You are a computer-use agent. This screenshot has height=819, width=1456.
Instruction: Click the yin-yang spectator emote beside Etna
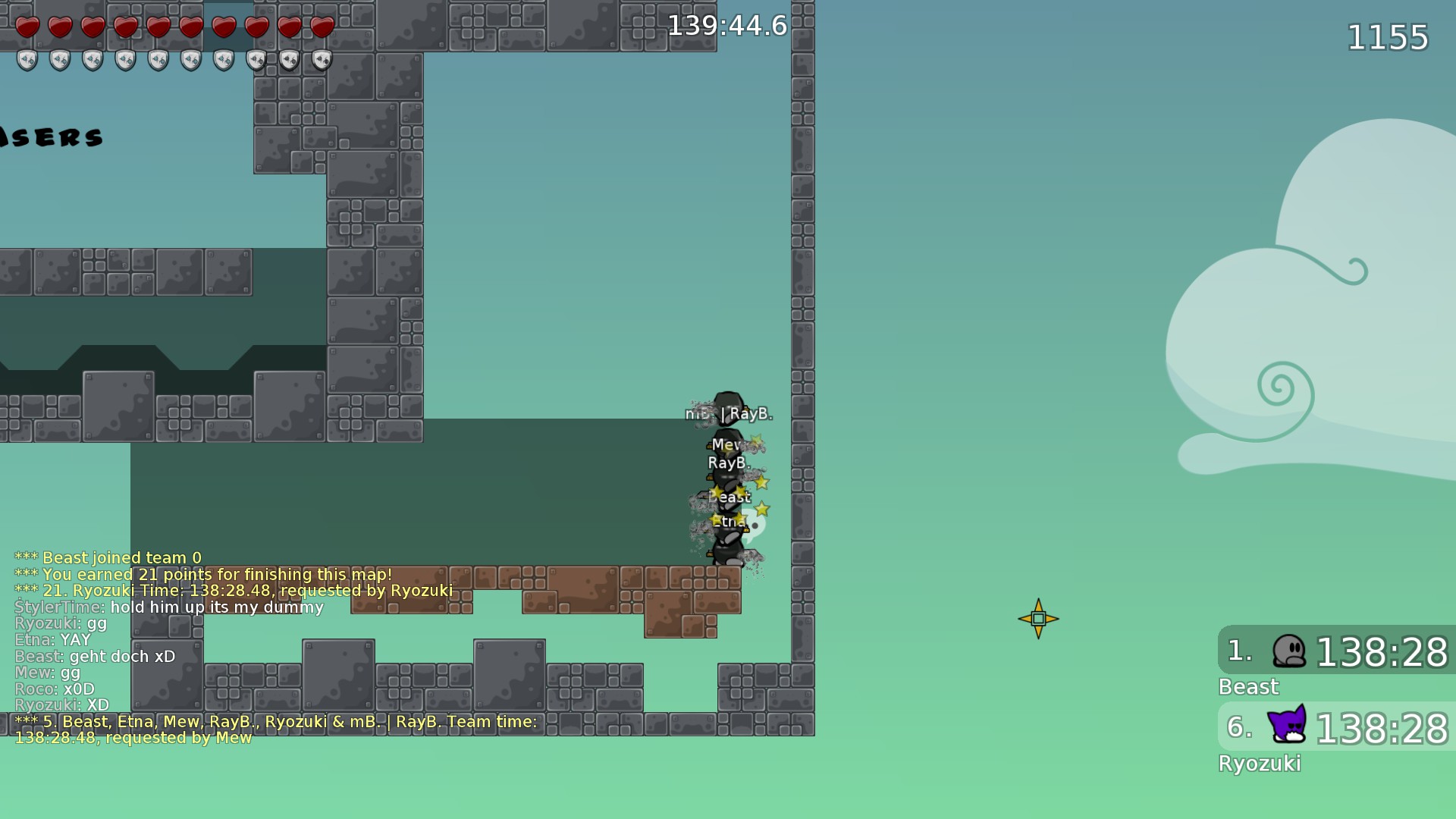click(x=754, y=522)
